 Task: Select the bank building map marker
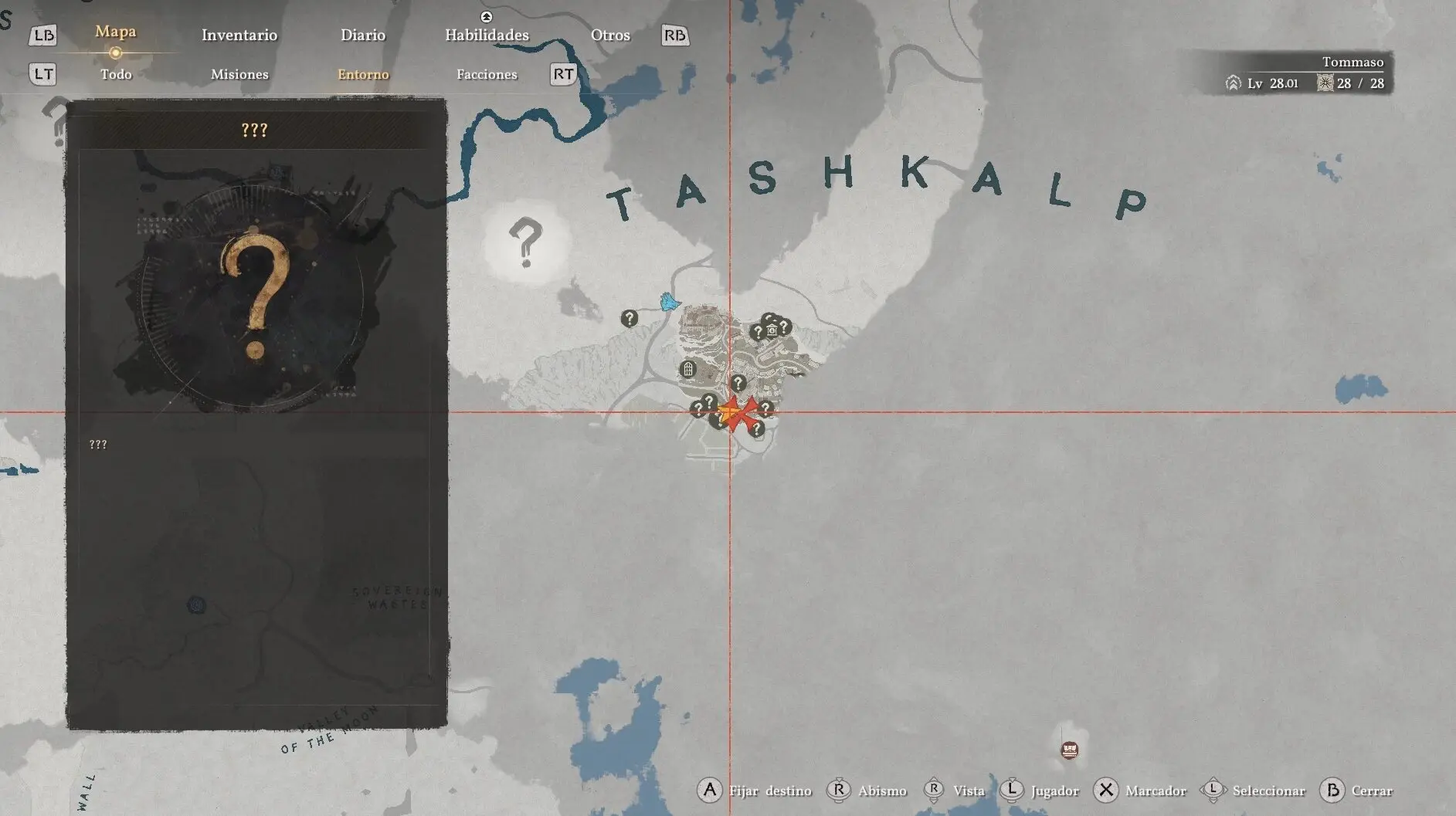(772, 330)
